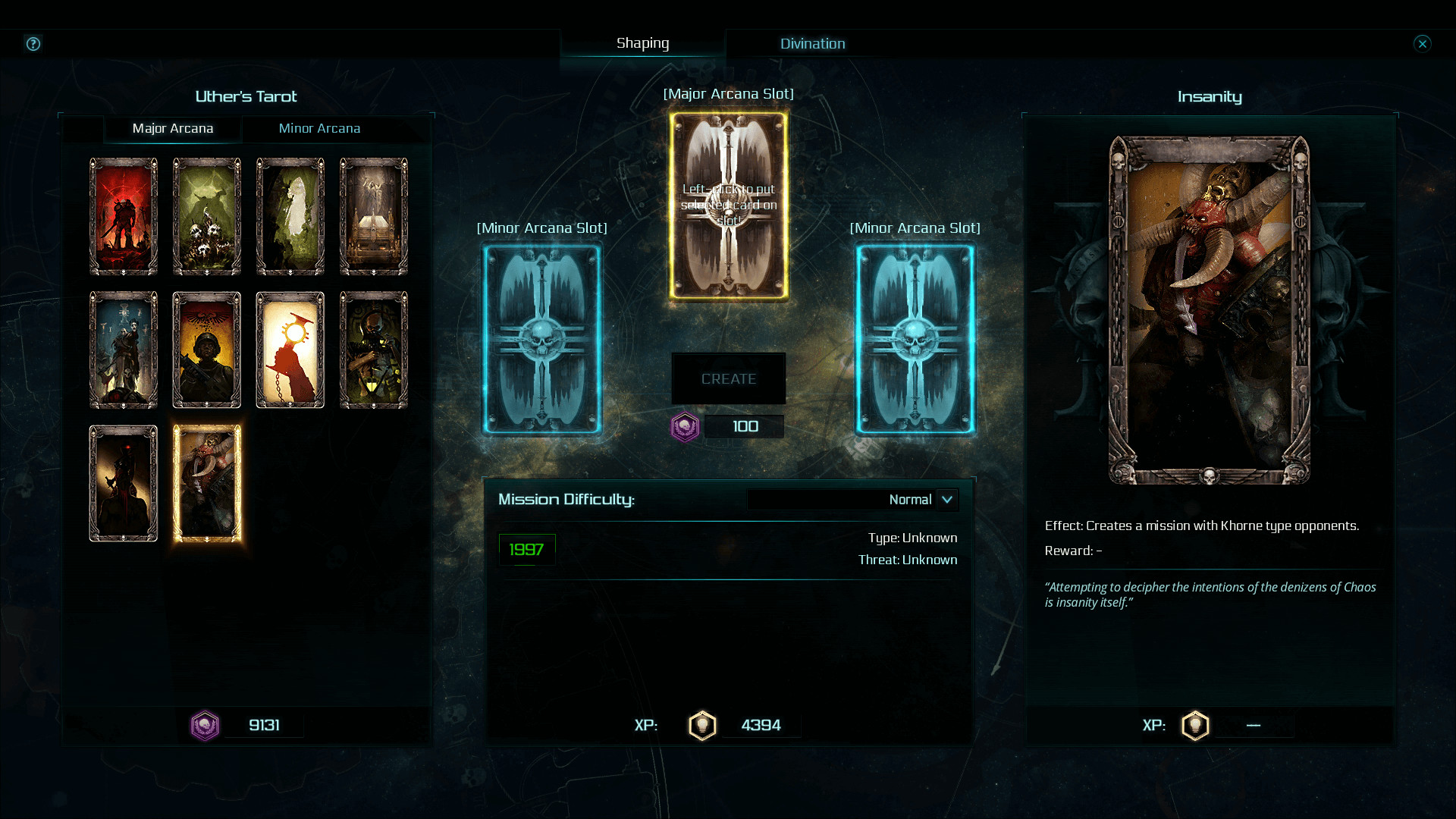
Task: Open the Minor Arcana card list
Action: click(319, 128)
